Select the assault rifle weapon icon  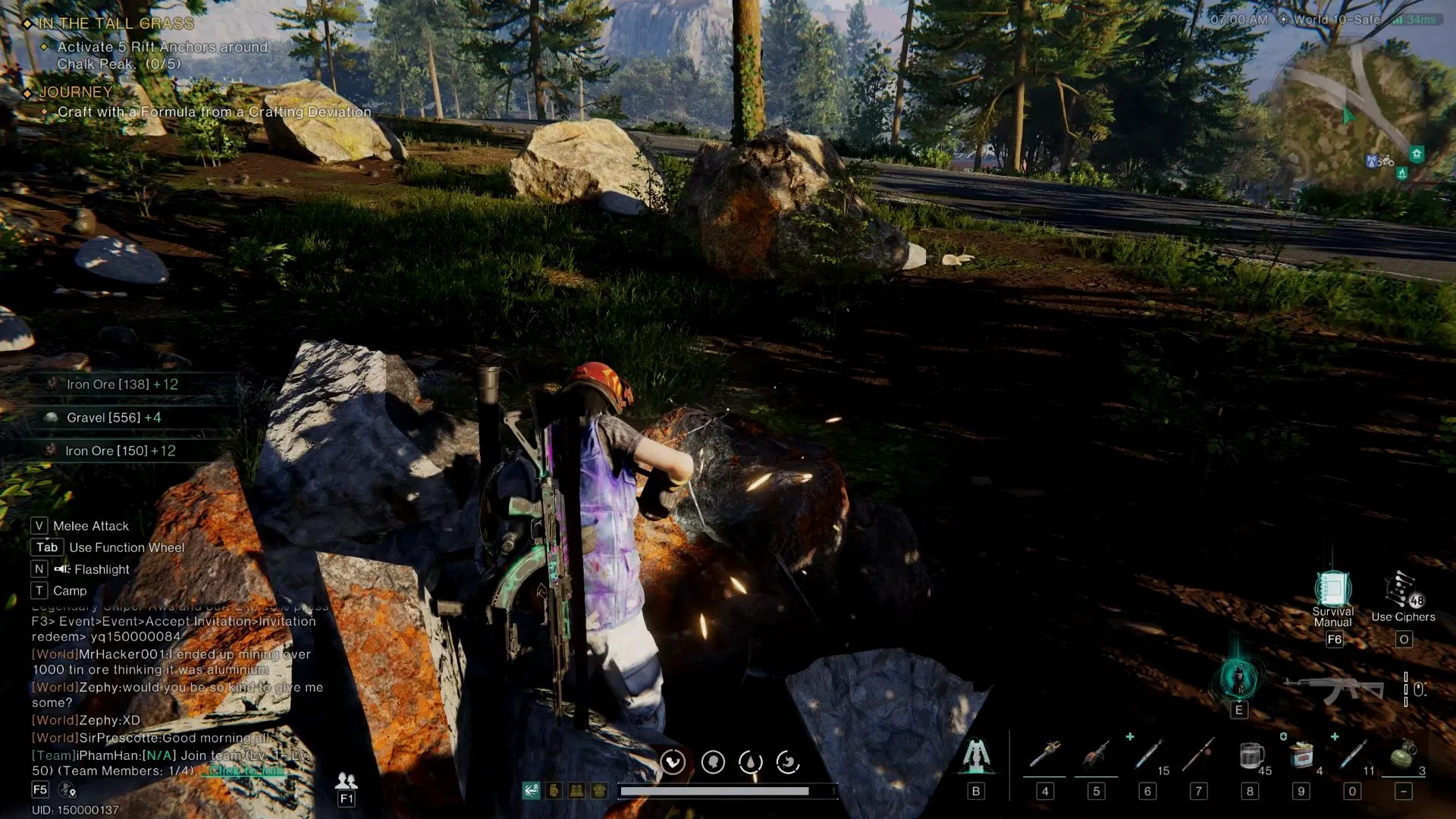point(1333,689)
